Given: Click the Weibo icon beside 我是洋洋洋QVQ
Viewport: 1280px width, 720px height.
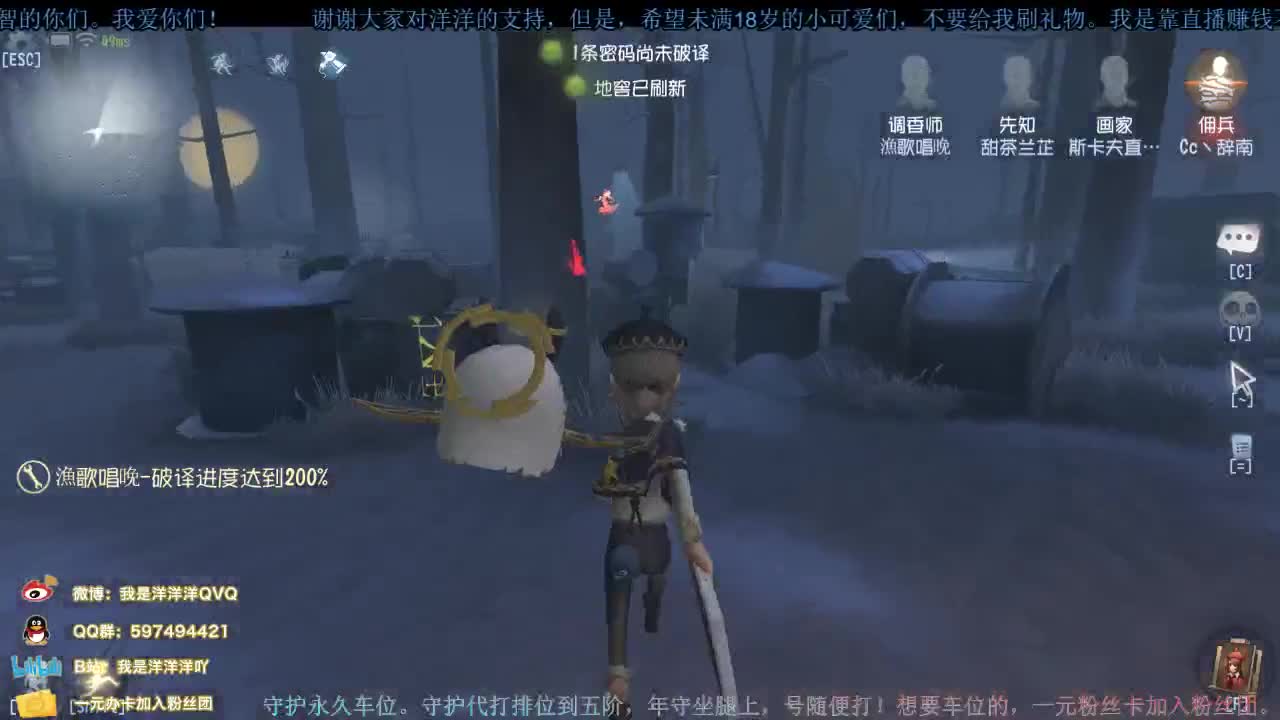Looking at the screenshot, I should pos(37,591).
